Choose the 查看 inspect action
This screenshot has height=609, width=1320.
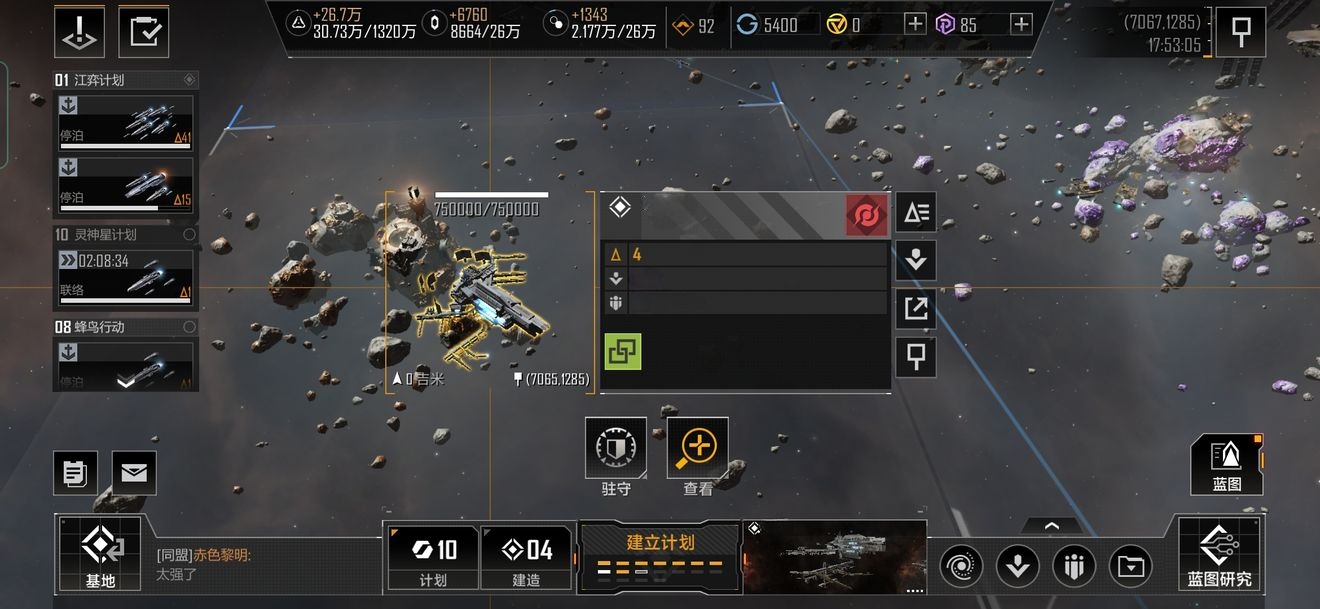point(698,456)
